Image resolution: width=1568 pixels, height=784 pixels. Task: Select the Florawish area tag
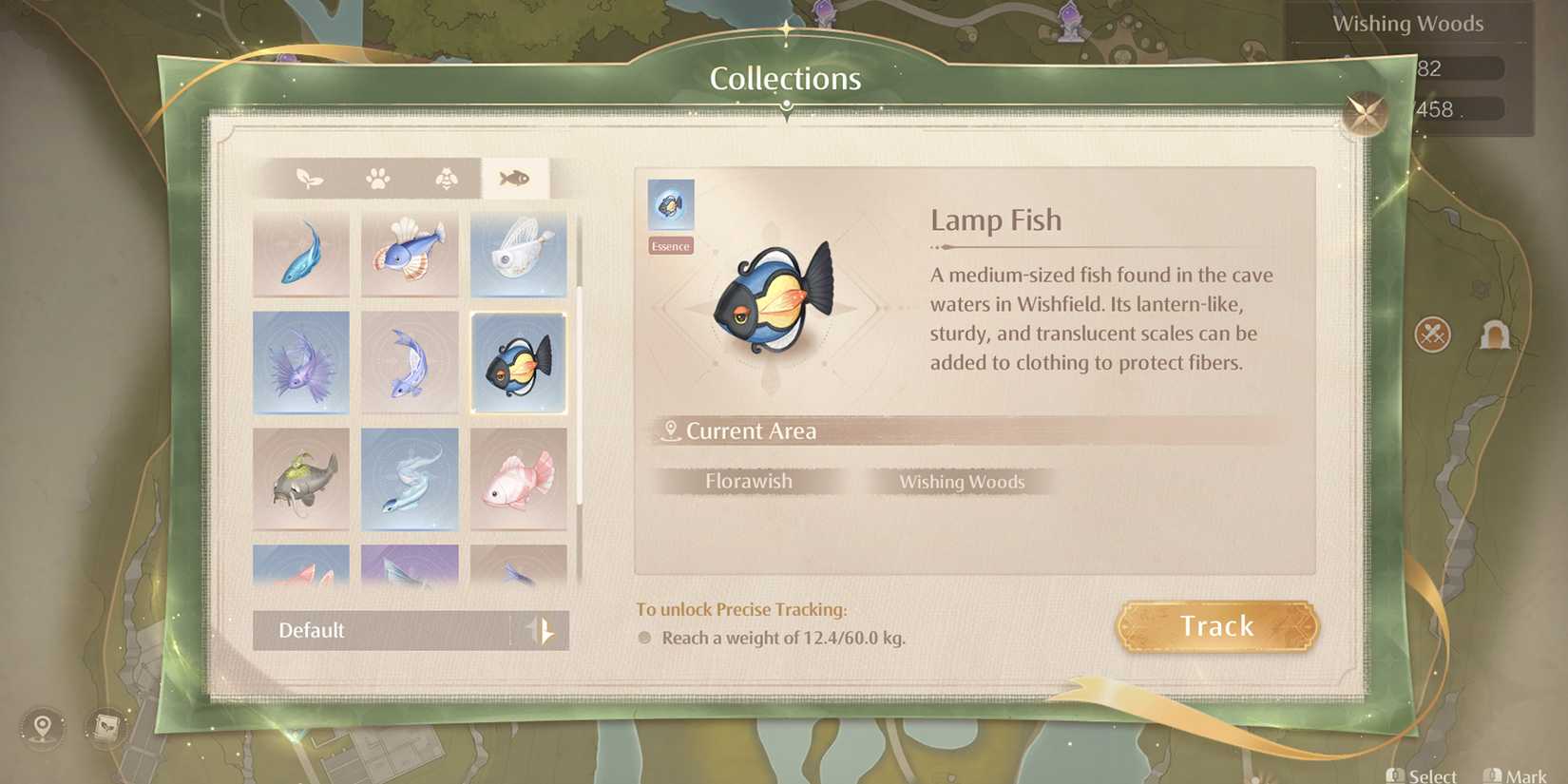point(749,481)
